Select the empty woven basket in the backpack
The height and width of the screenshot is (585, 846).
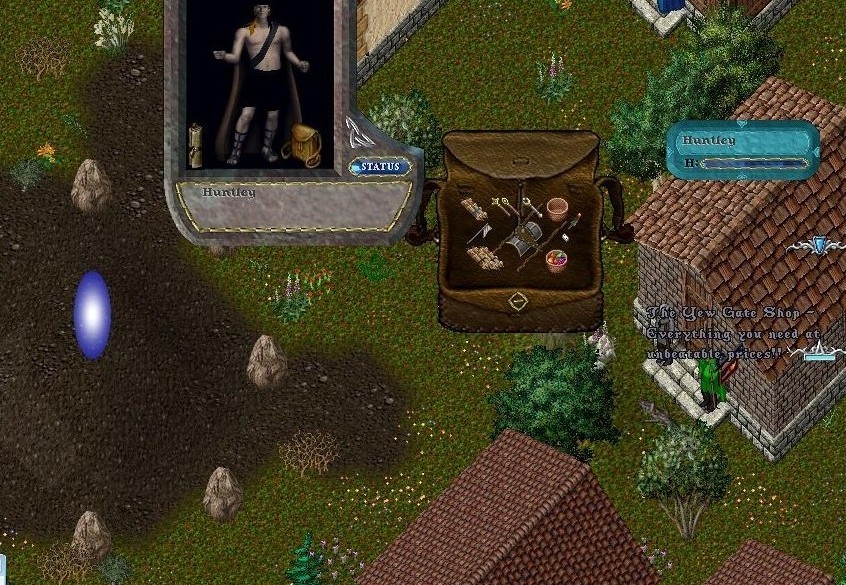(557, 209)
